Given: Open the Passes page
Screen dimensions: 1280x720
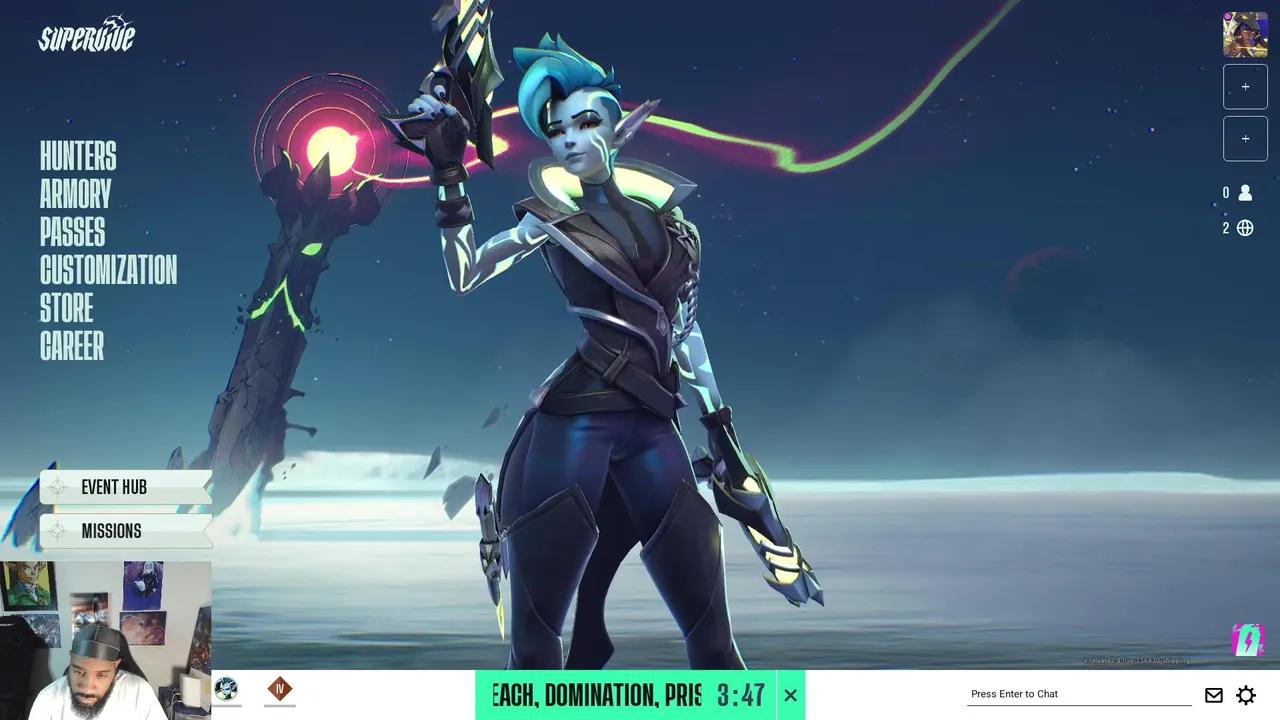Looking at the screenshot, I should coord(71,233).
